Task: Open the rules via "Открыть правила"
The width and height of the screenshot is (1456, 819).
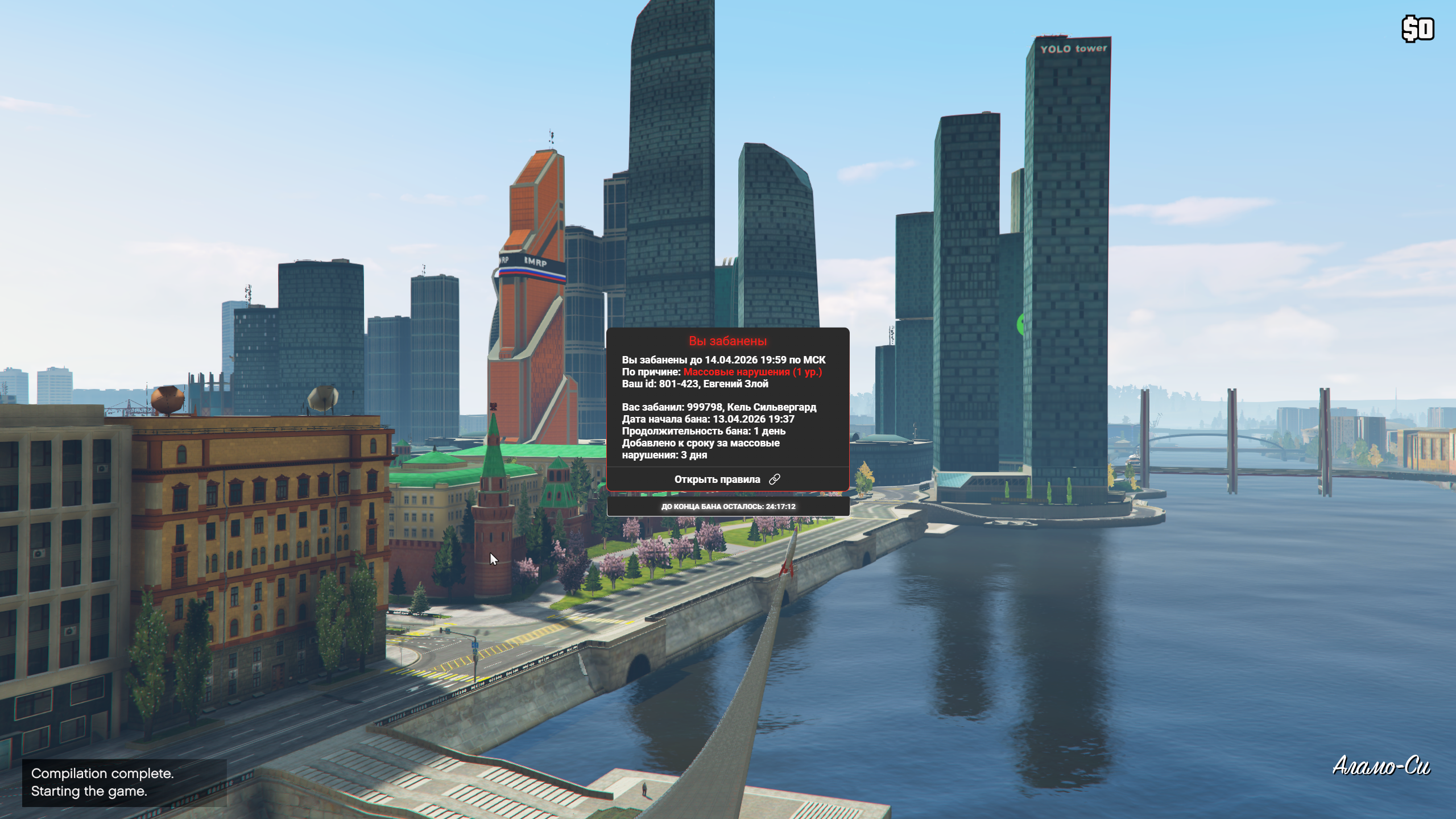Action: [x=727, y=479]
